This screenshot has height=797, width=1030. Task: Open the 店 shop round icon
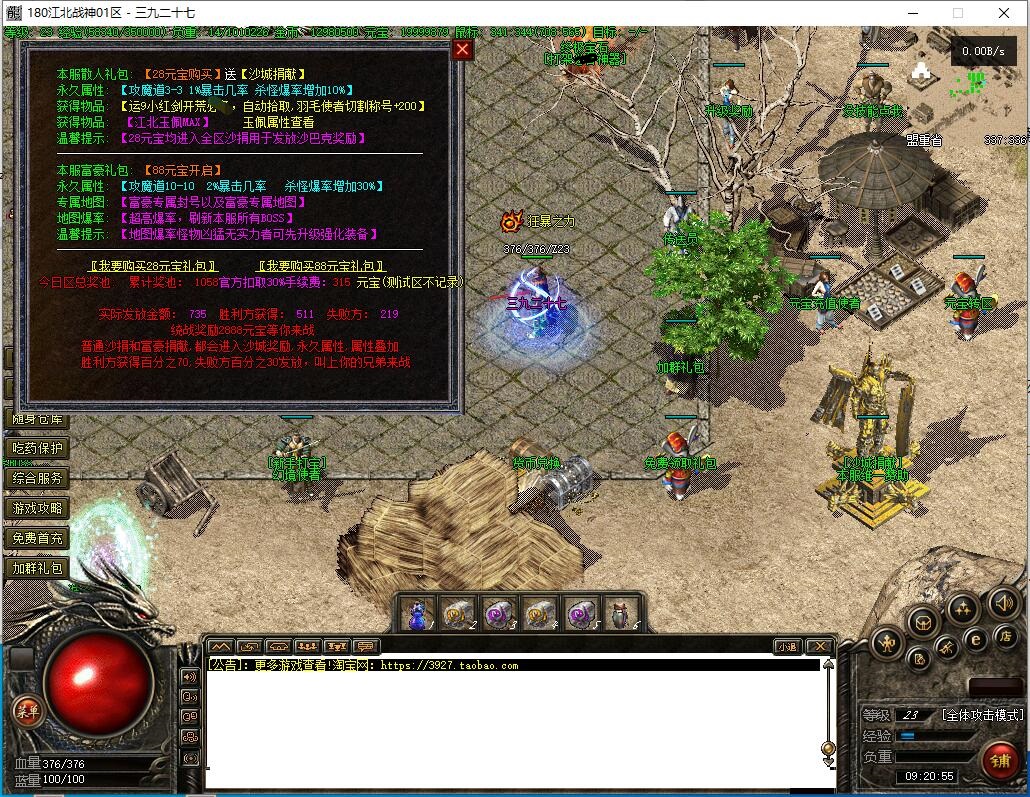(x=1006, y=637)
